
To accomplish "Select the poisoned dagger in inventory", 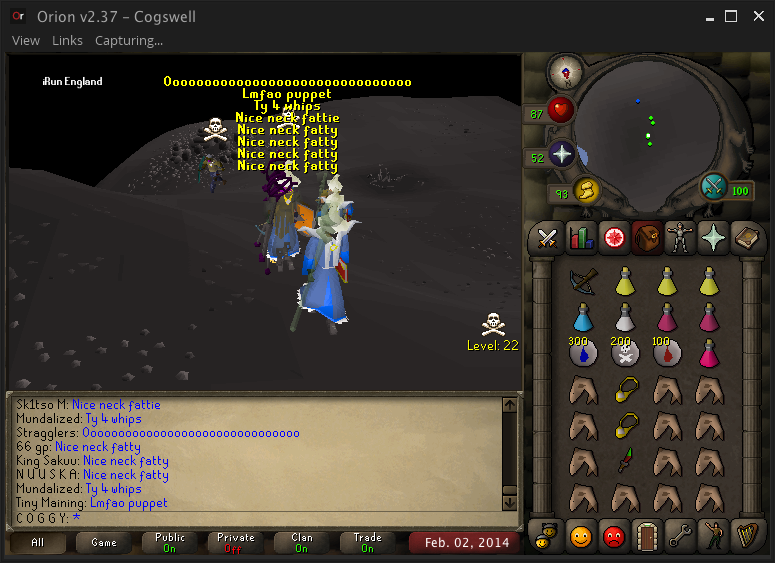I will 626,460.
